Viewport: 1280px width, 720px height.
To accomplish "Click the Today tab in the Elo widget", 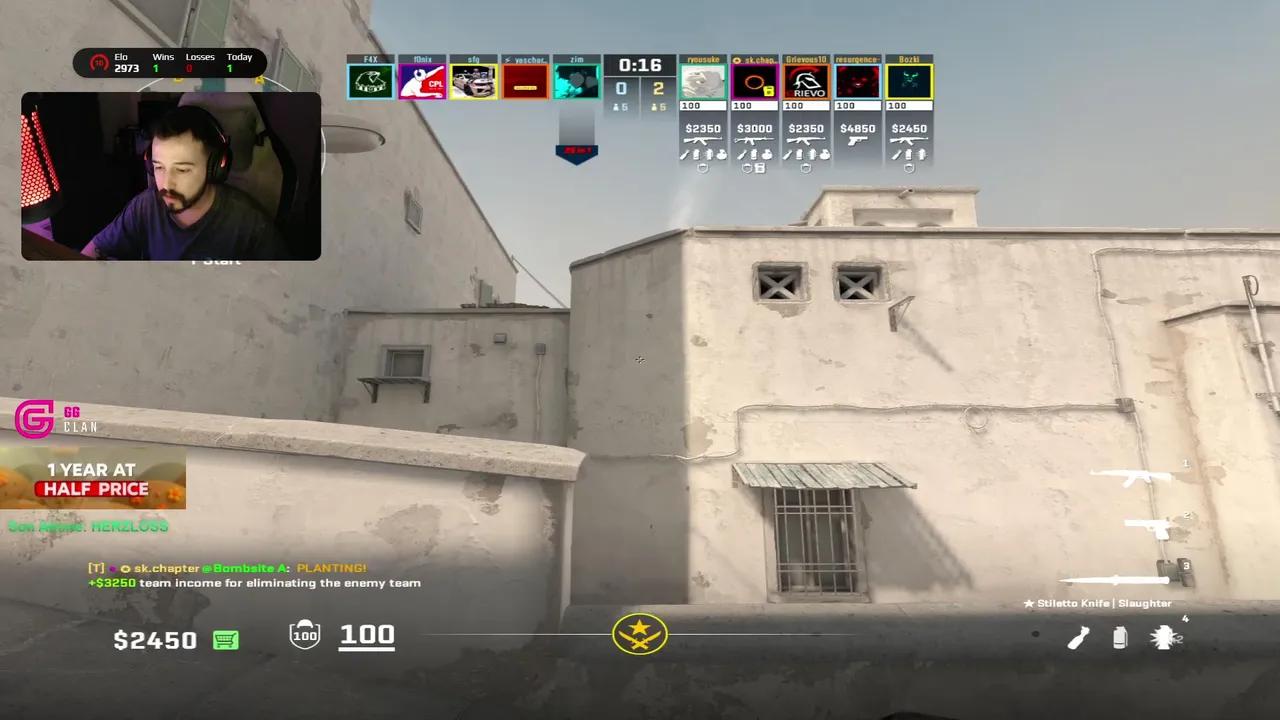I will pos(239,62).
